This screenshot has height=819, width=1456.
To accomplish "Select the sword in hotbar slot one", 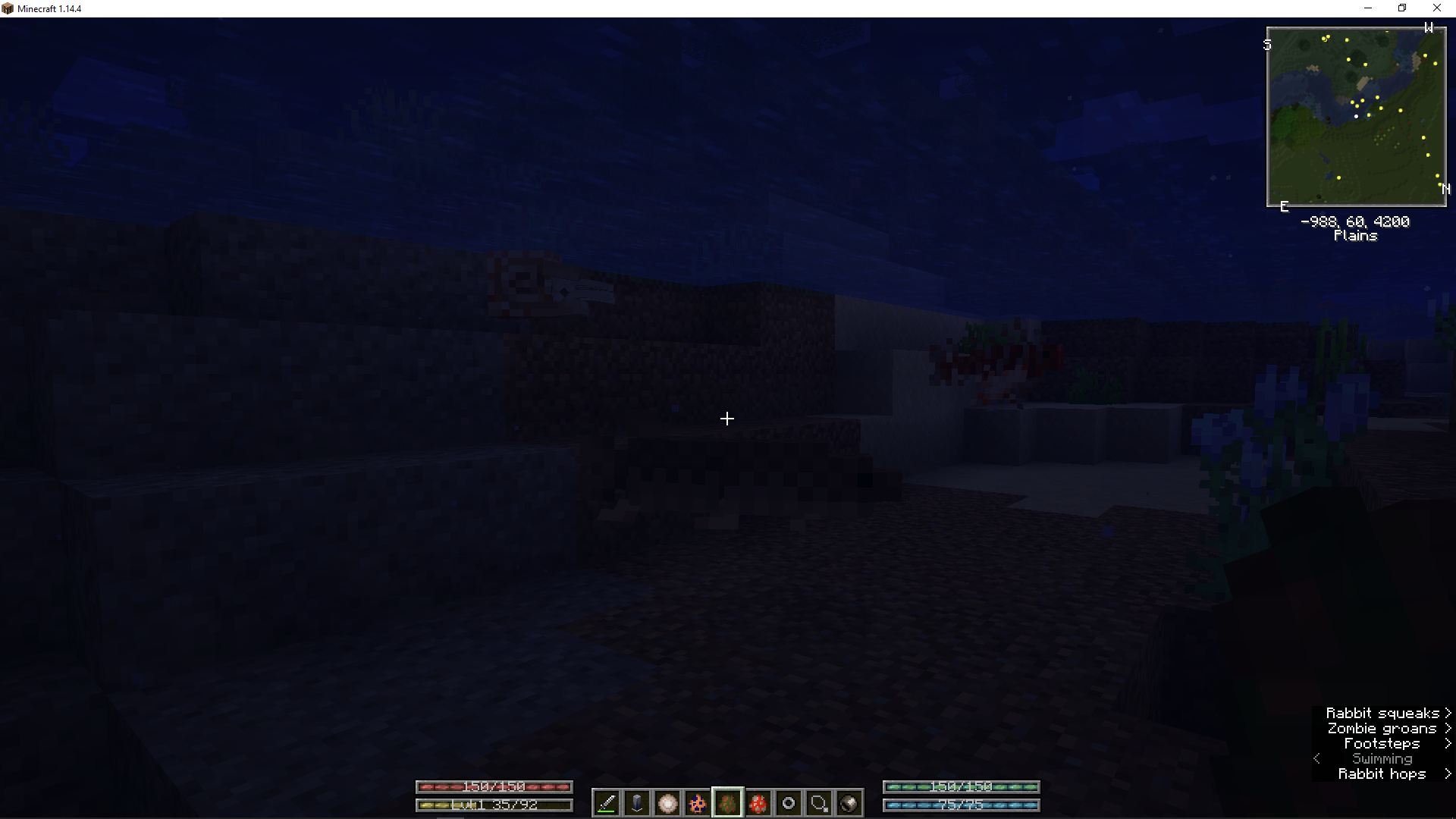I will (606, 803).
